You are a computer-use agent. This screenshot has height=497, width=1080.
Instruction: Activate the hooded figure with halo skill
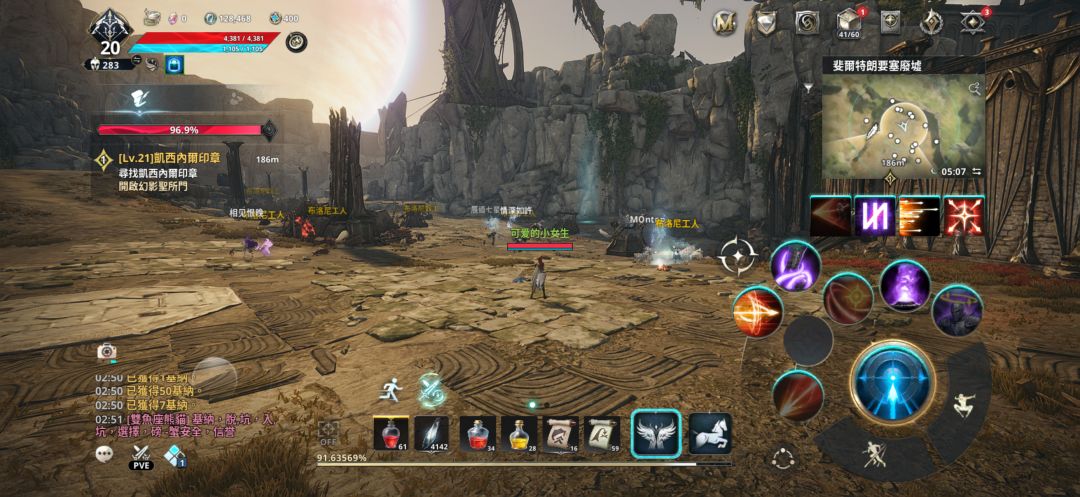pos(957,309)
